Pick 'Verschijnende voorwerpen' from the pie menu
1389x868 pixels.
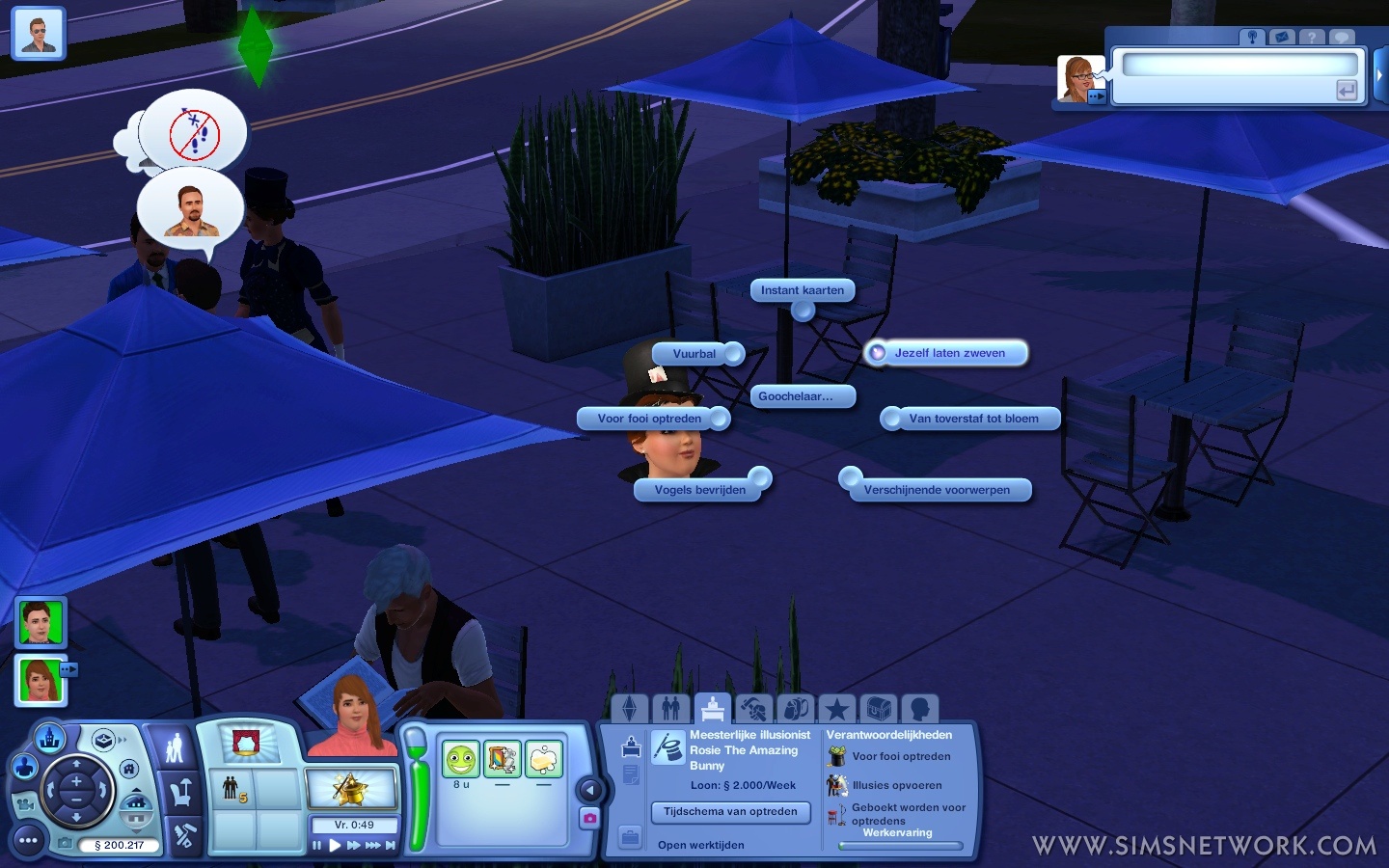[936, 490]
